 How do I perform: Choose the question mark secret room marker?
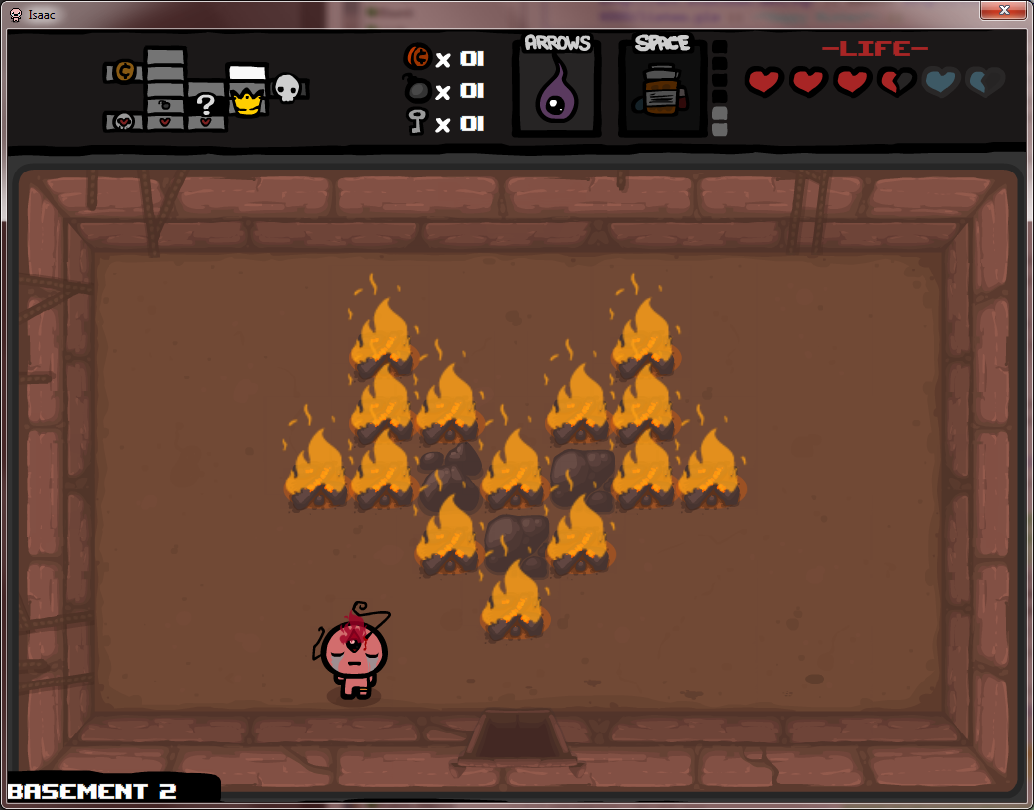(205, 104)
